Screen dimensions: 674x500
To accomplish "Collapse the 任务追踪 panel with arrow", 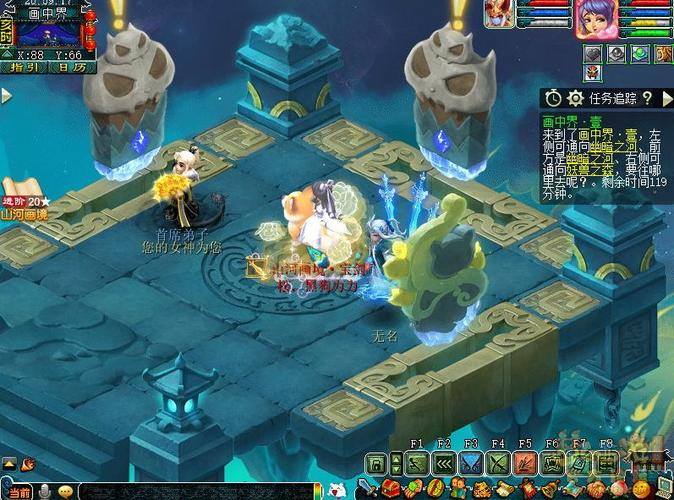I will coord(666,98).
